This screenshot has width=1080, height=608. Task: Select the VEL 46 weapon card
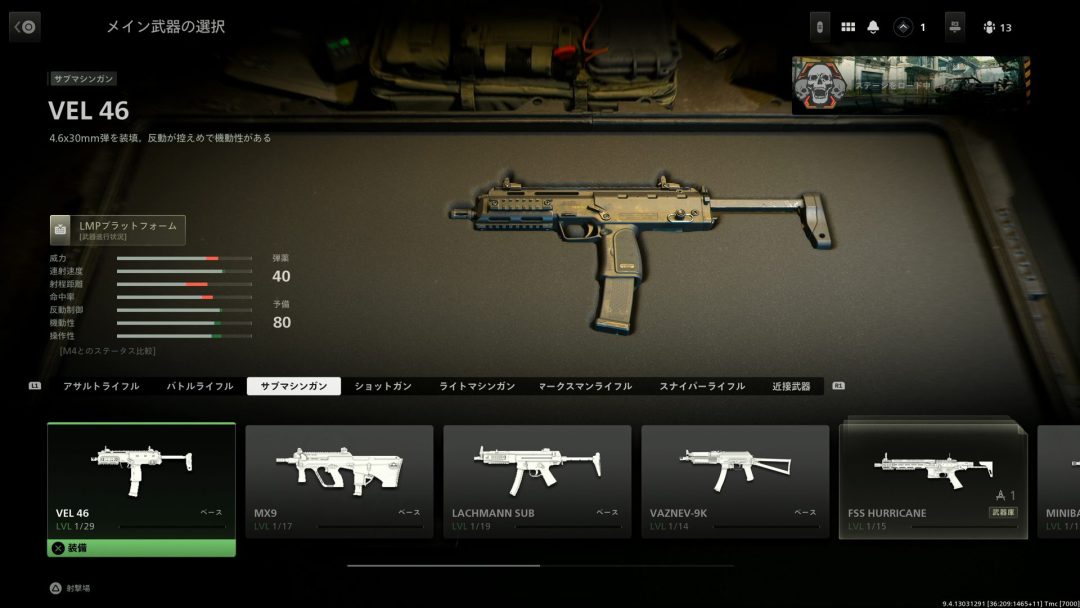coord(141,481)
